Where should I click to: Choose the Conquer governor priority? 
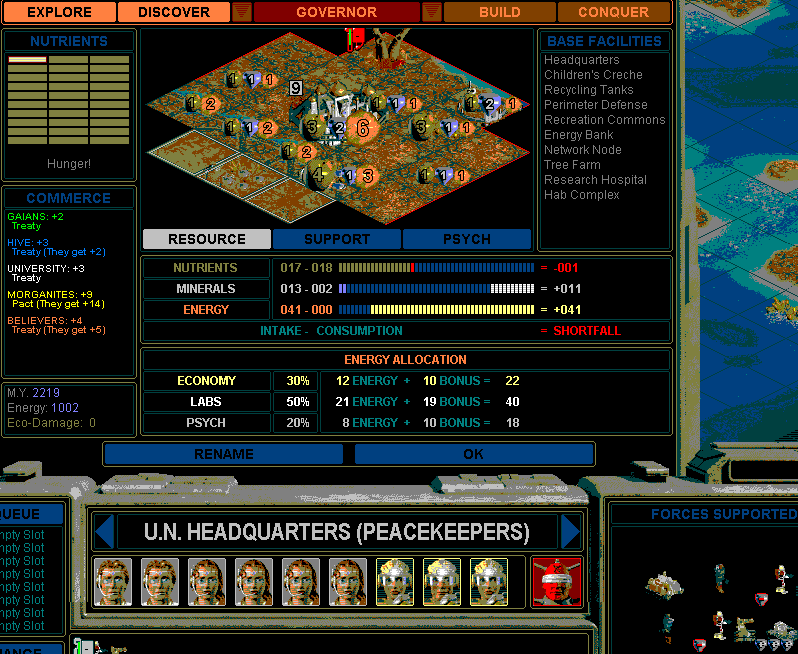coord(613,12)
